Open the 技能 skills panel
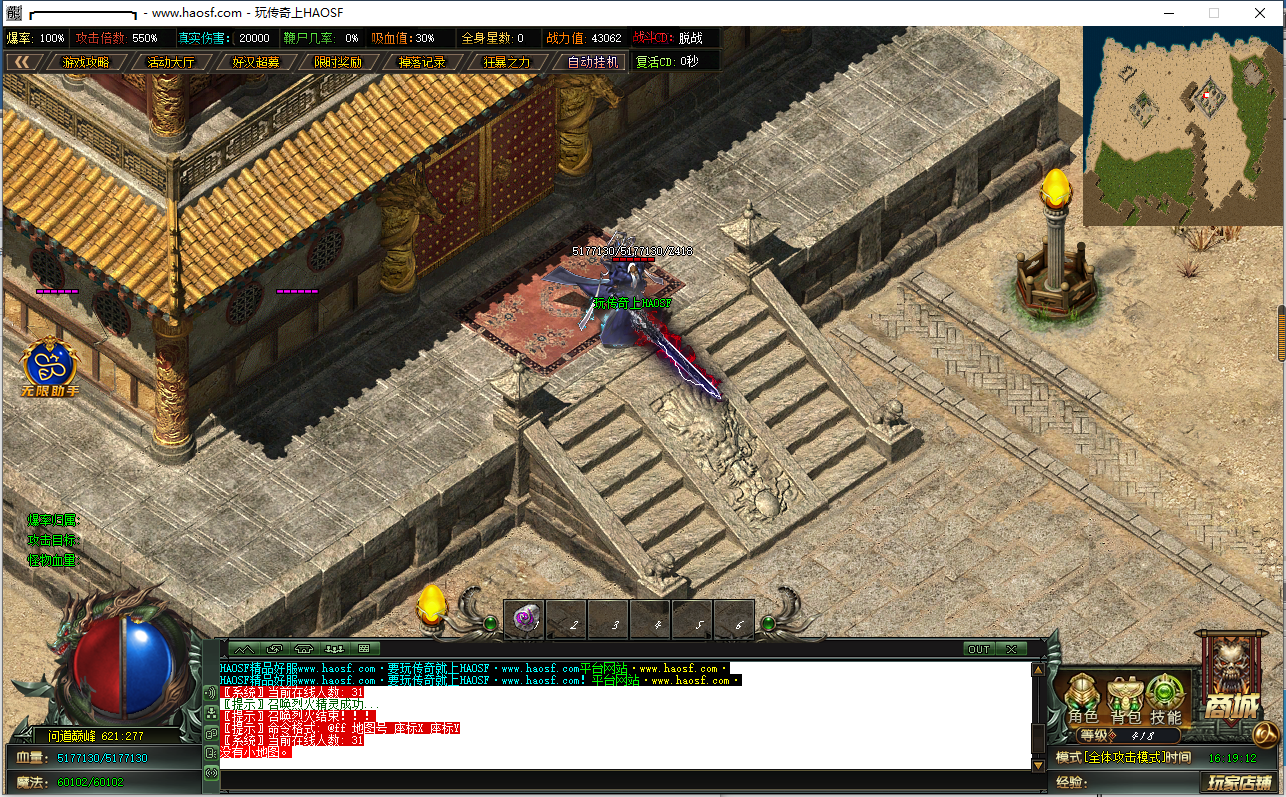1286x797 pixels. click(x=1165, y=699)
